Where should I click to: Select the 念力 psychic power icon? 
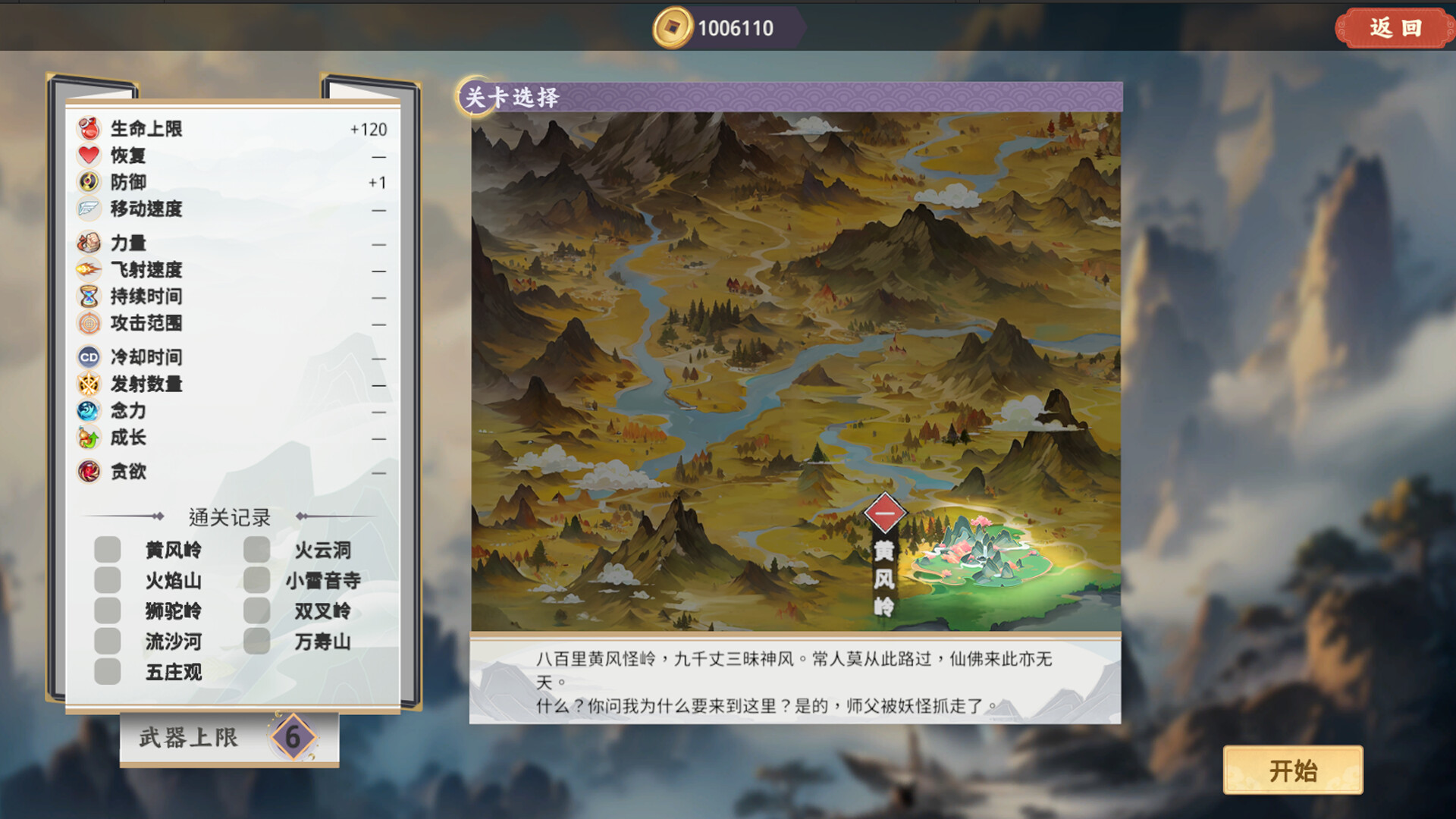(88, 411)
